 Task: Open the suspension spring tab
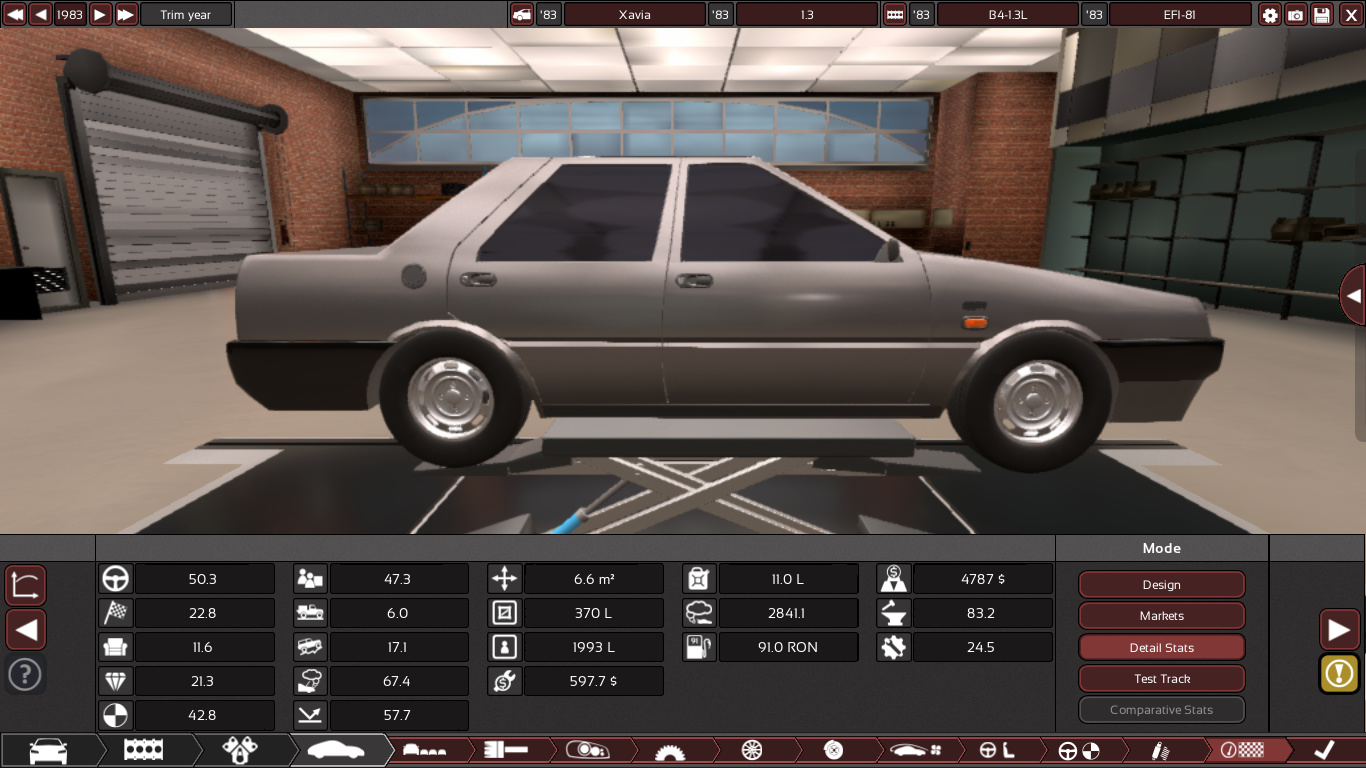pos(1161,750)
